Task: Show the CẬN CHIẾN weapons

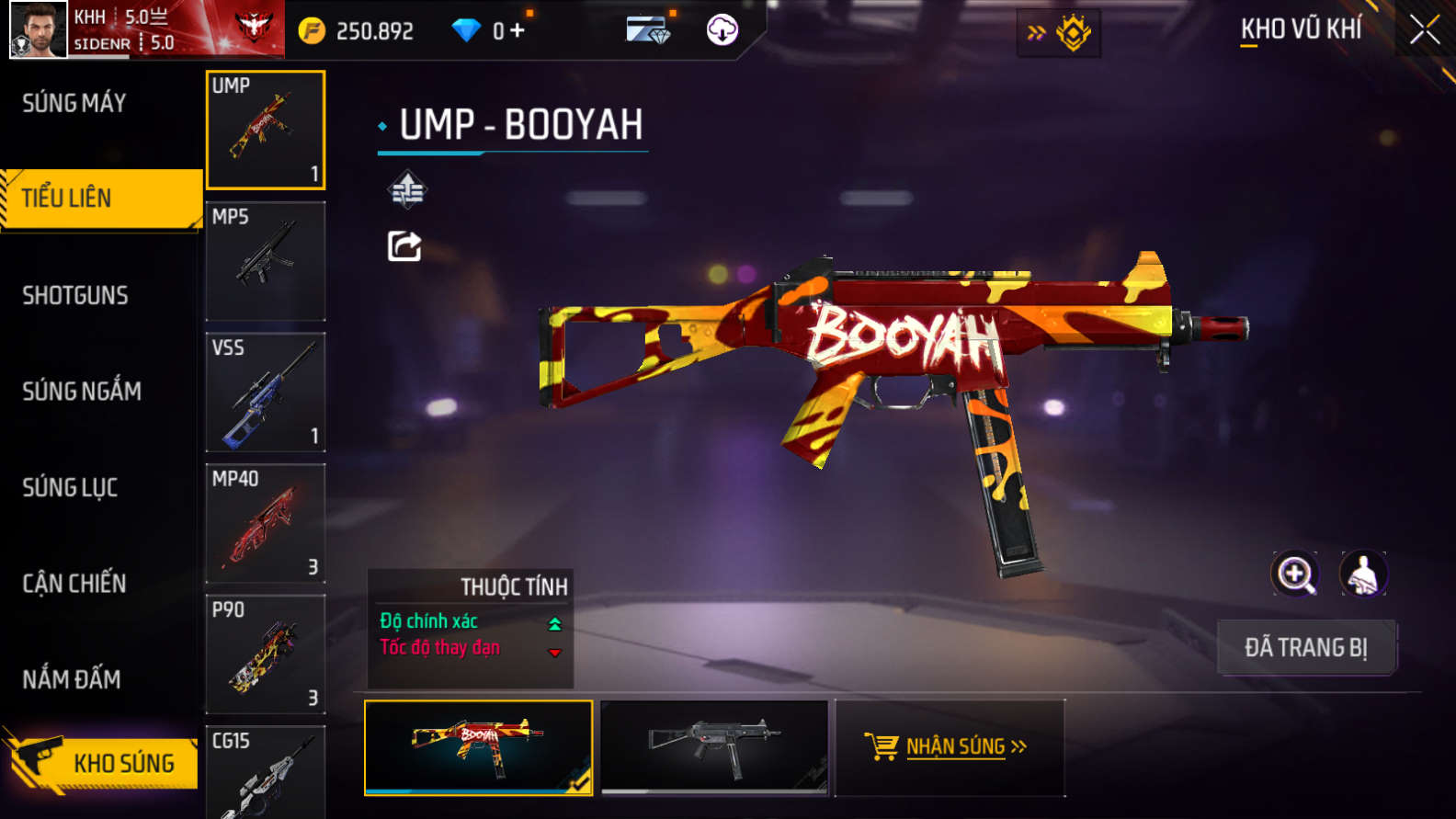Action: [x=74, y=584]
